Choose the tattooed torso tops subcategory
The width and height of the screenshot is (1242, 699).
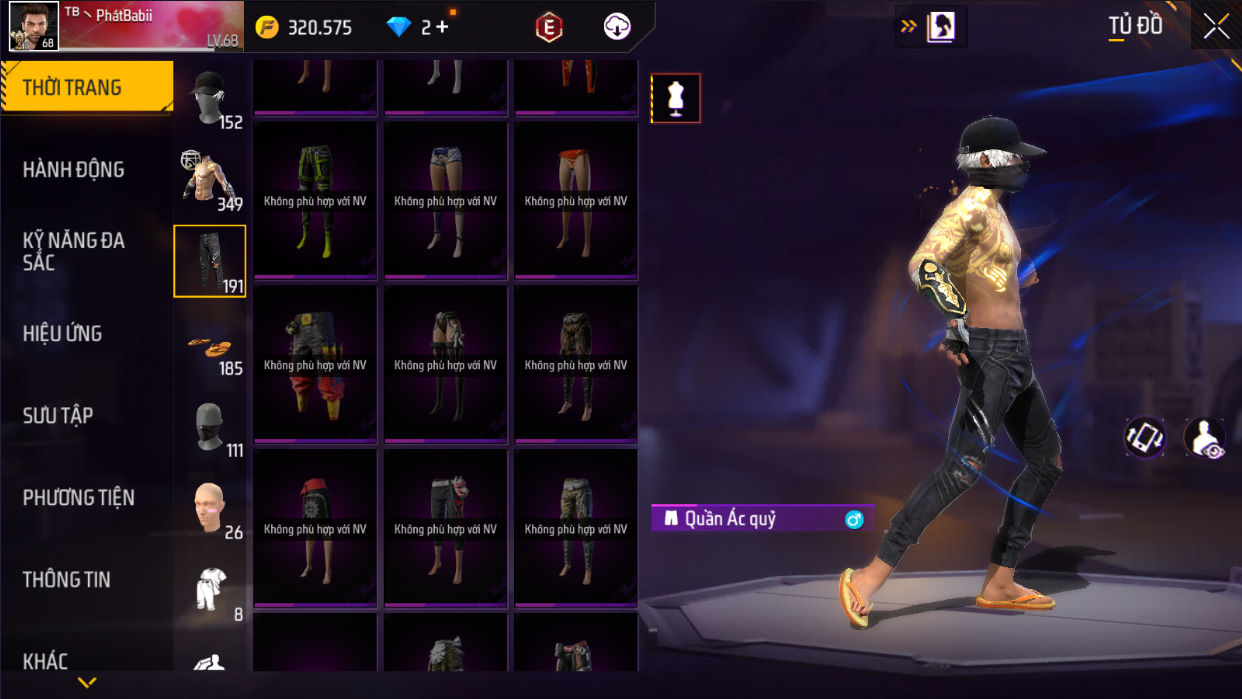click(x=210, y=180)
